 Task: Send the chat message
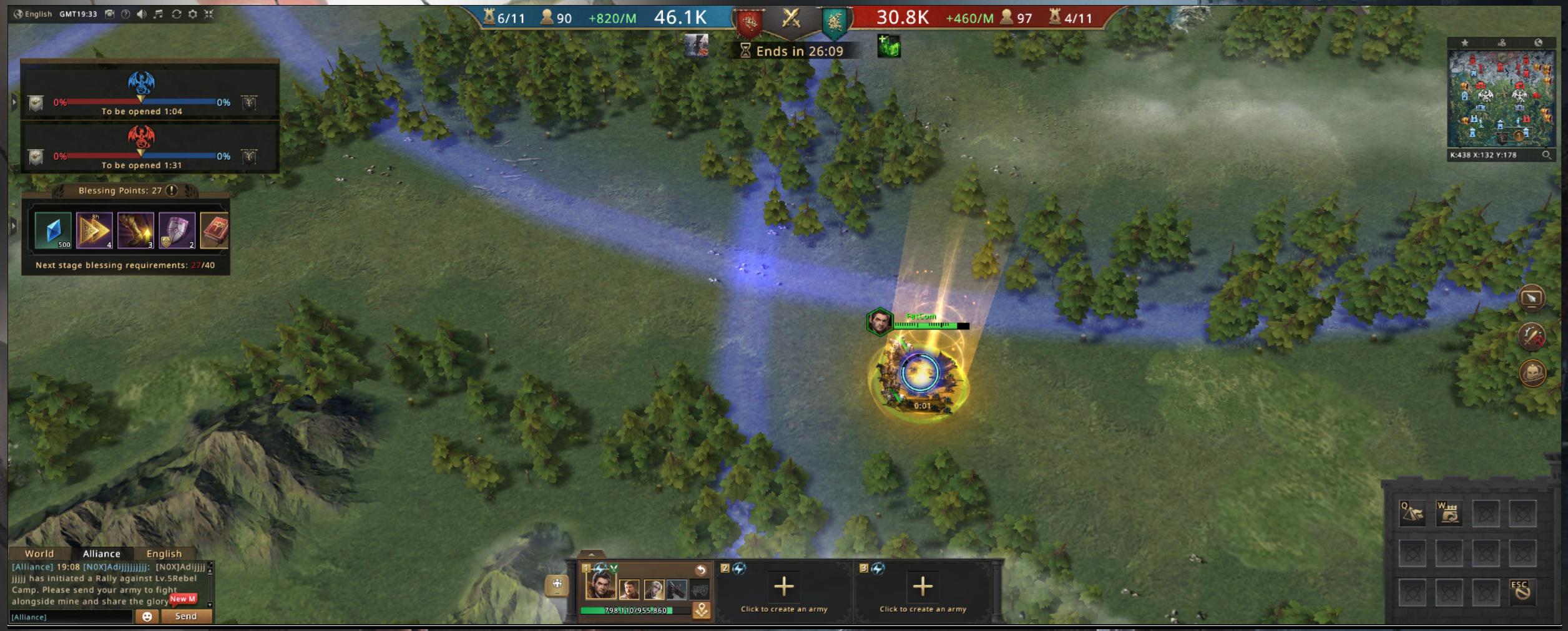click(x=186, y=616)
